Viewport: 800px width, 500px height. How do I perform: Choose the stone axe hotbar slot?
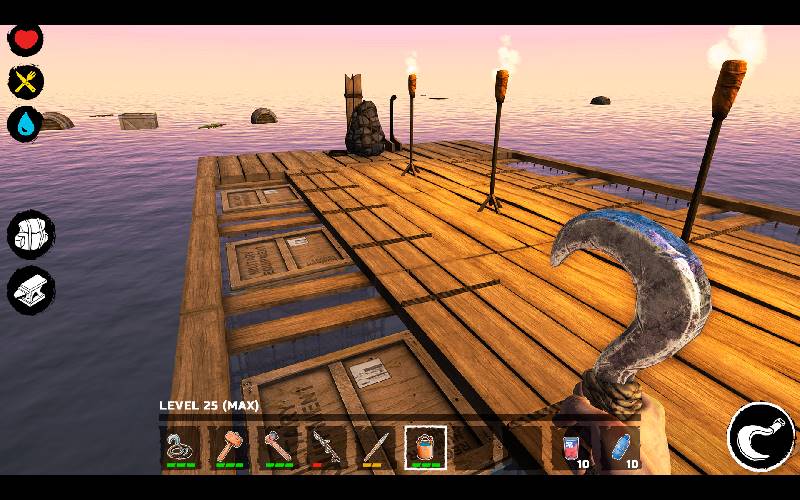point(278,446)
